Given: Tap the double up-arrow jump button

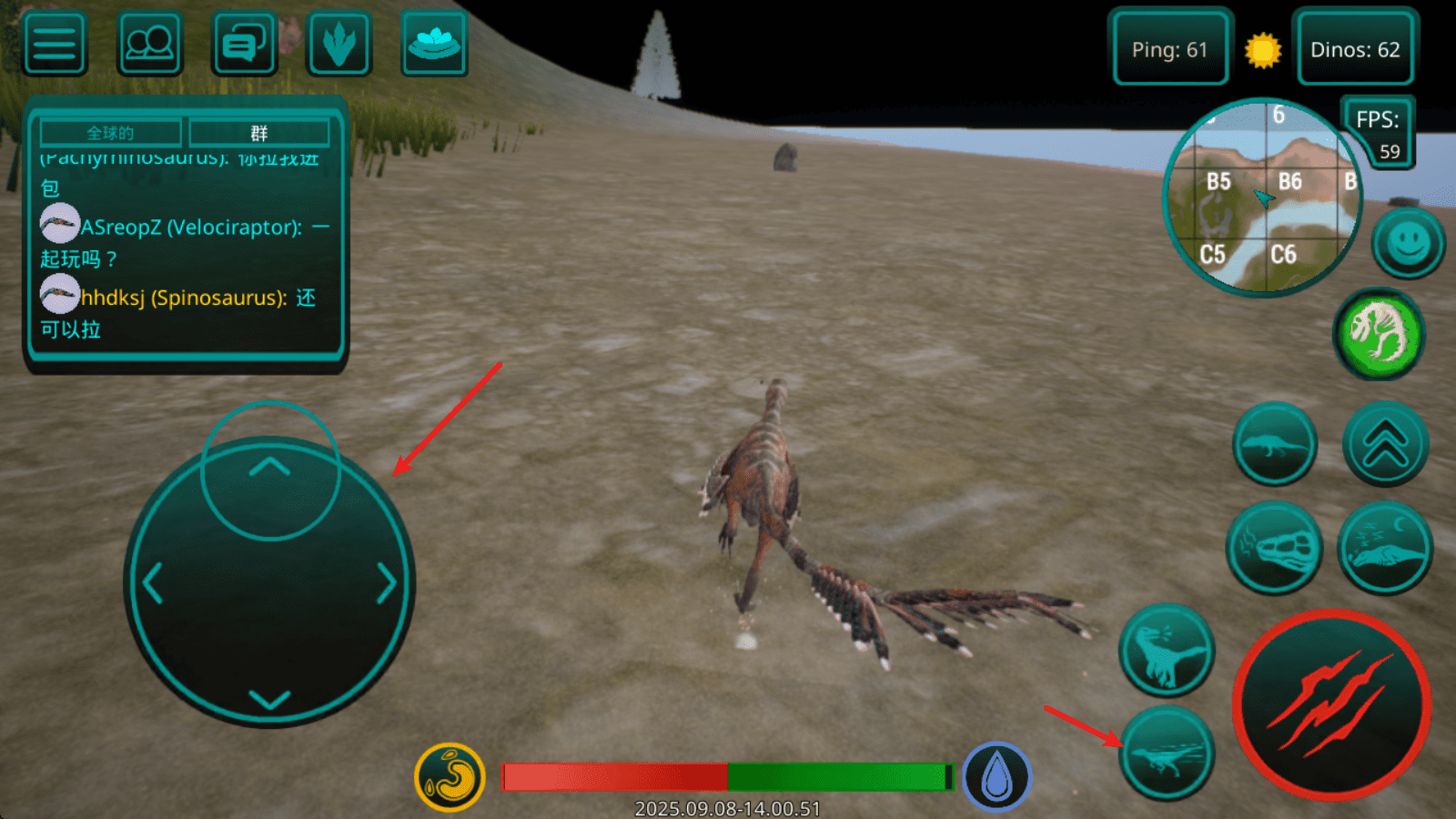Looking at the screenshot, I should coord(1385,445).
